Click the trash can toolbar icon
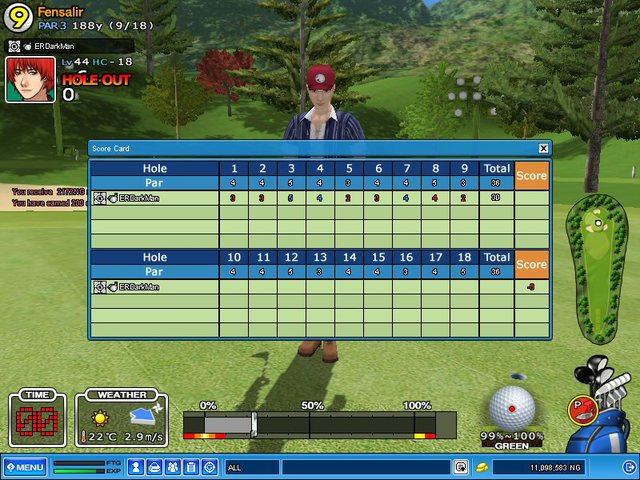640x480 pixels. (x=192, y=467)
